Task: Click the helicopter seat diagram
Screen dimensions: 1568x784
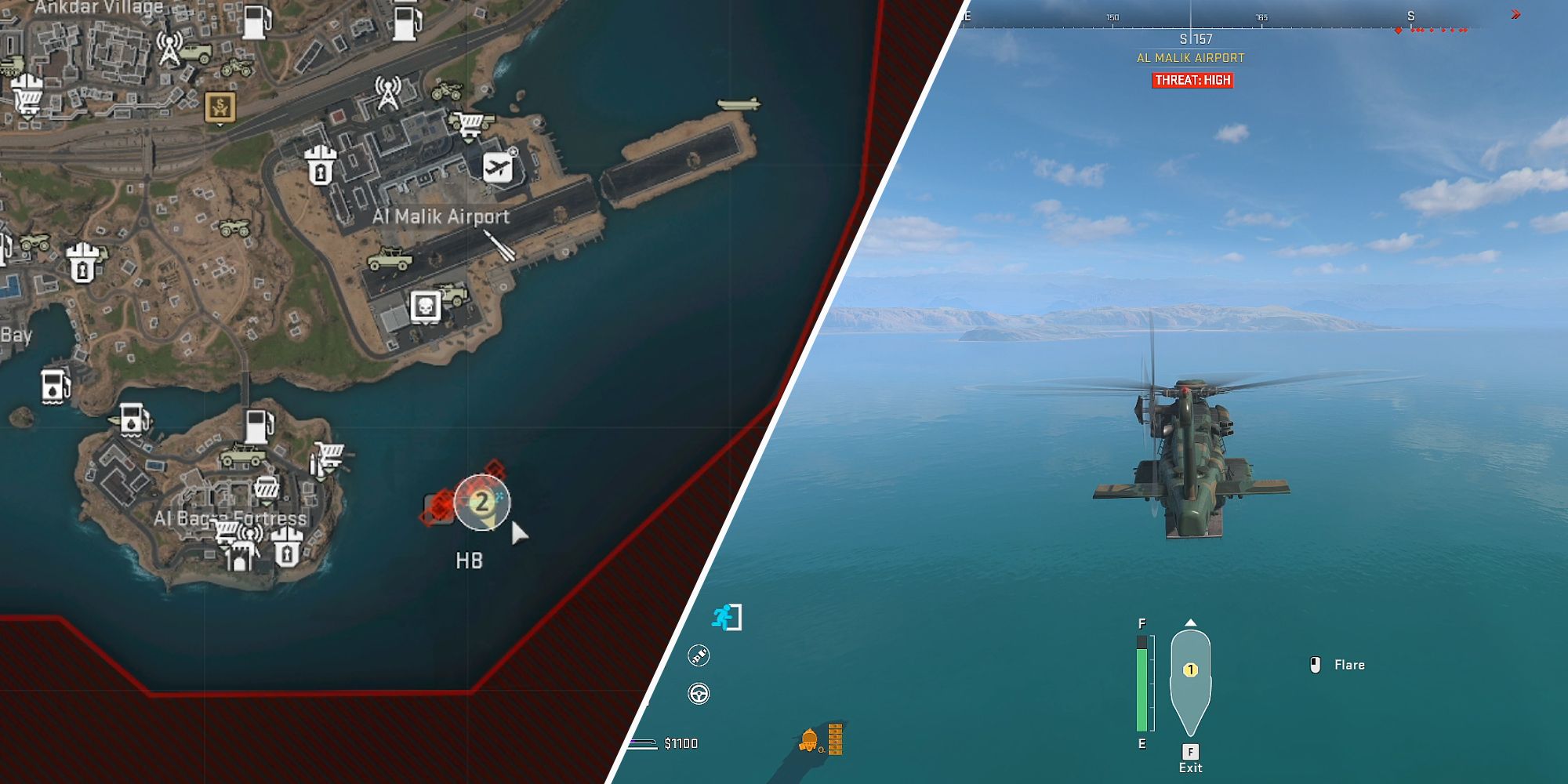Action: tap(1190, 680)
